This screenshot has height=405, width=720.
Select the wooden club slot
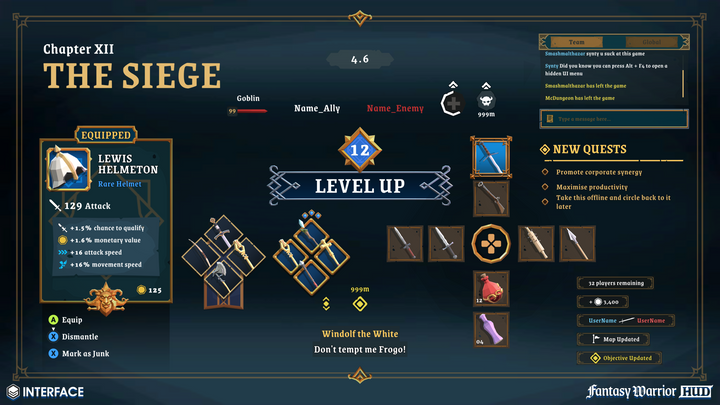(534, 243)
